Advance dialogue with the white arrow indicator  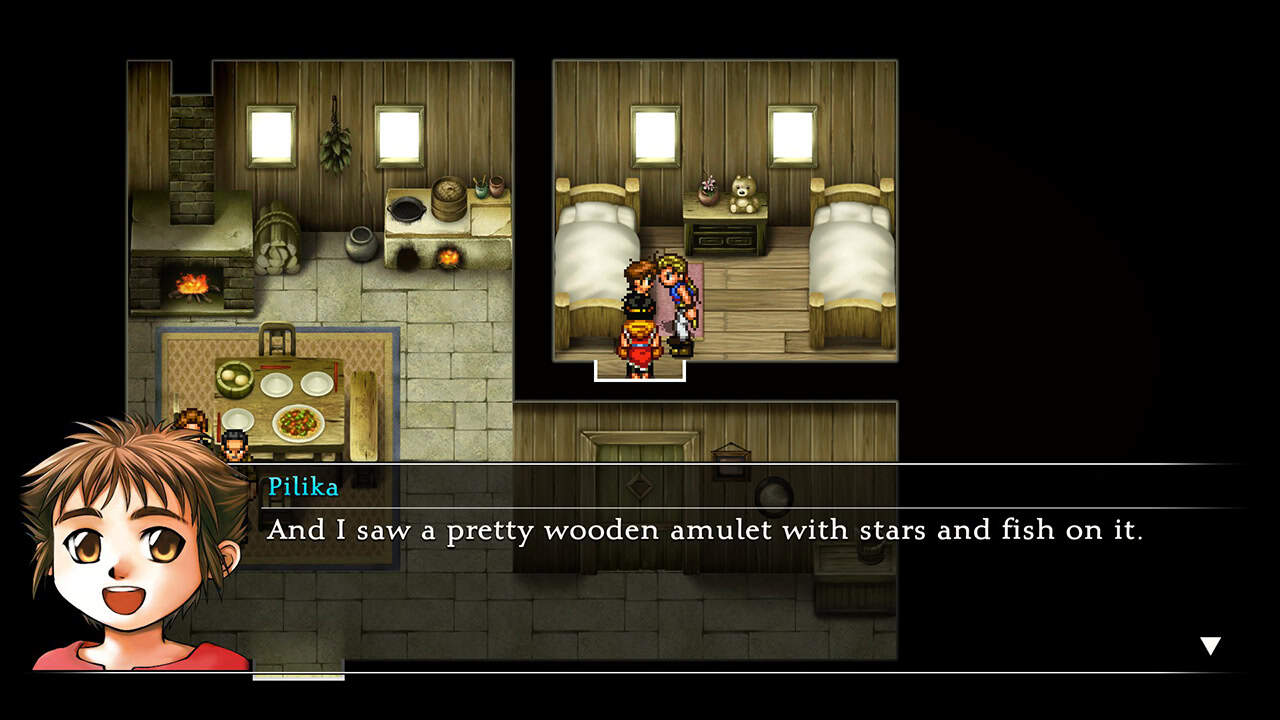[x=1210, y=646]
